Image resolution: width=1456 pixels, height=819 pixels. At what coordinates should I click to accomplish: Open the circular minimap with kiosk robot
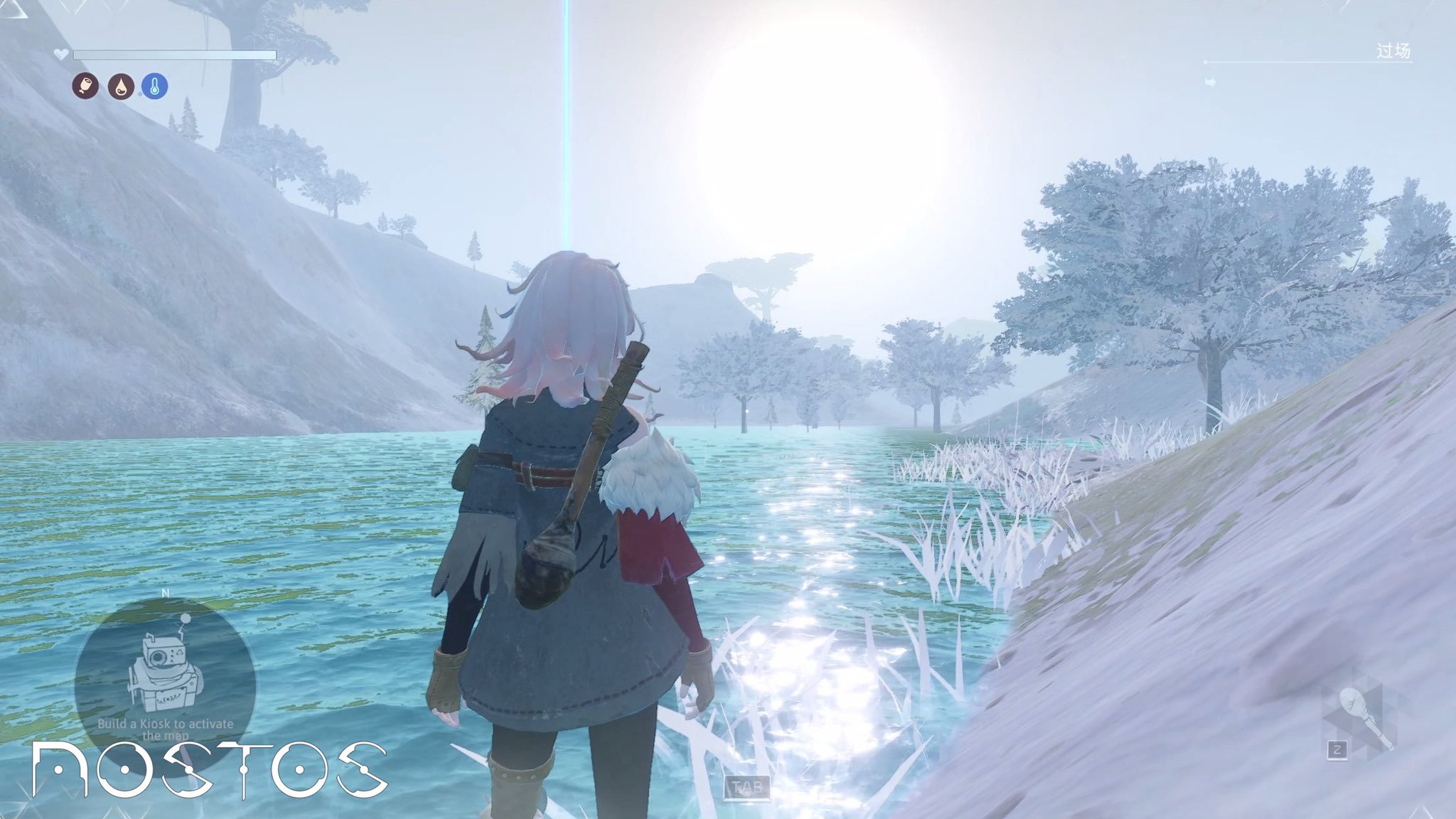[x=165, y=674]
